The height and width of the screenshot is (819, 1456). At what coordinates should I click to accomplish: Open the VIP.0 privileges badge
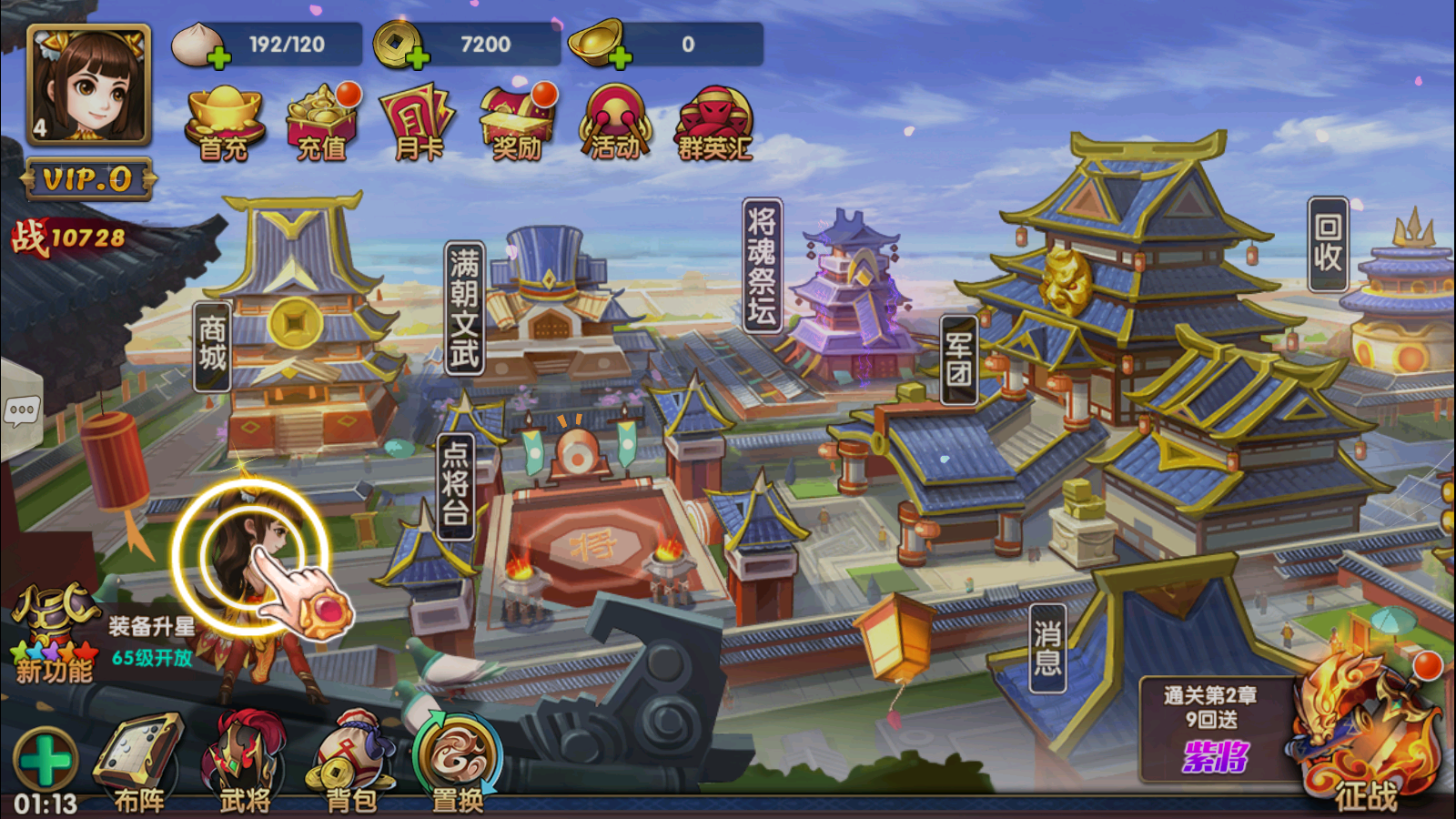pos(88,179)
